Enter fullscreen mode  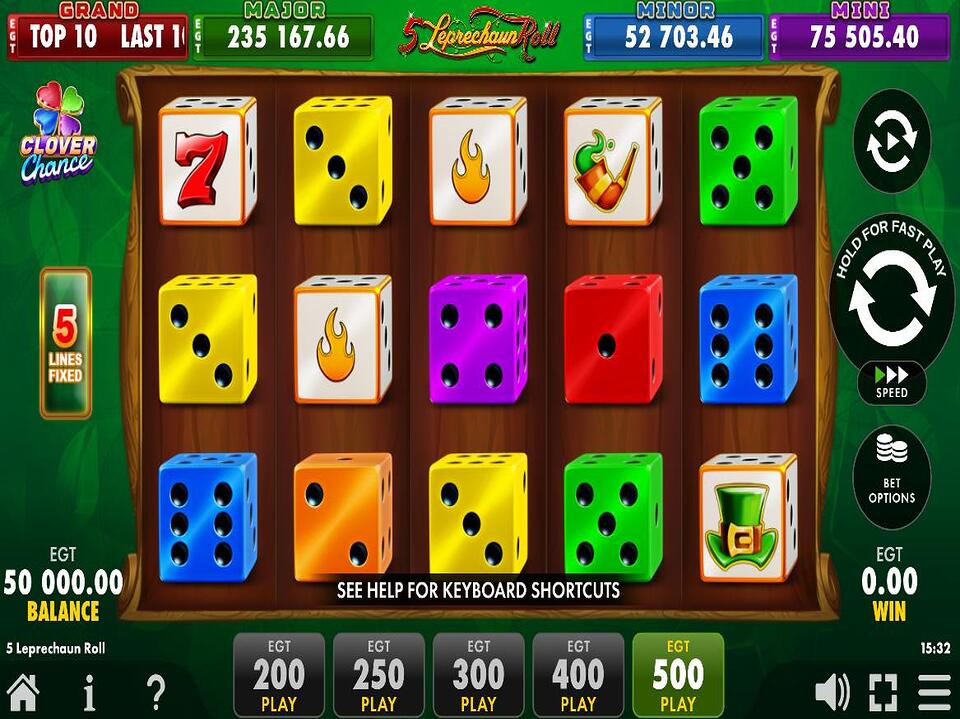coord(883,692)
